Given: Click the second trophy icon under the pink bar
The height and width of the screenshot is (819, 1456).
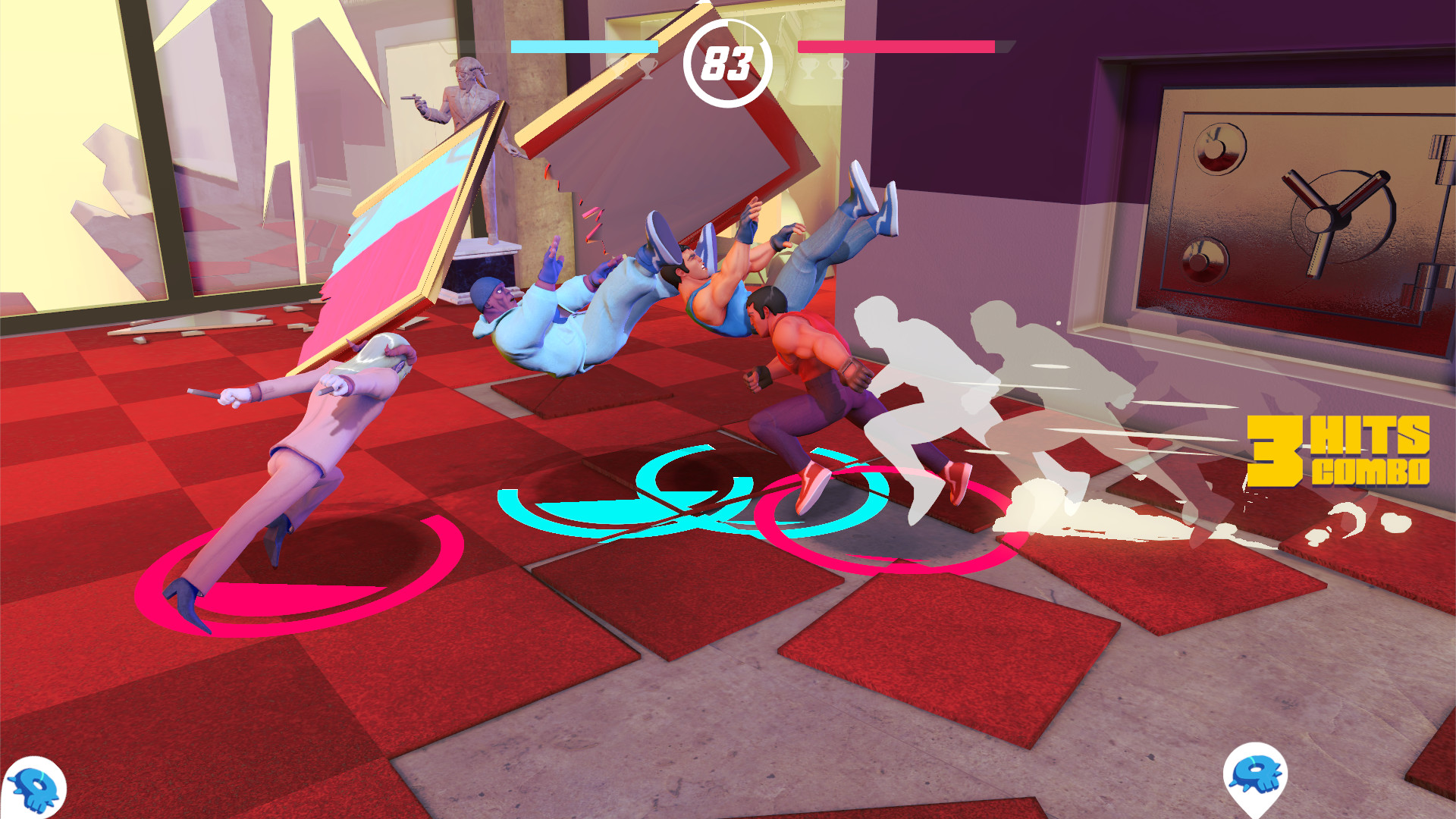Looking at the screenshot, I should (x=836, y=68).
